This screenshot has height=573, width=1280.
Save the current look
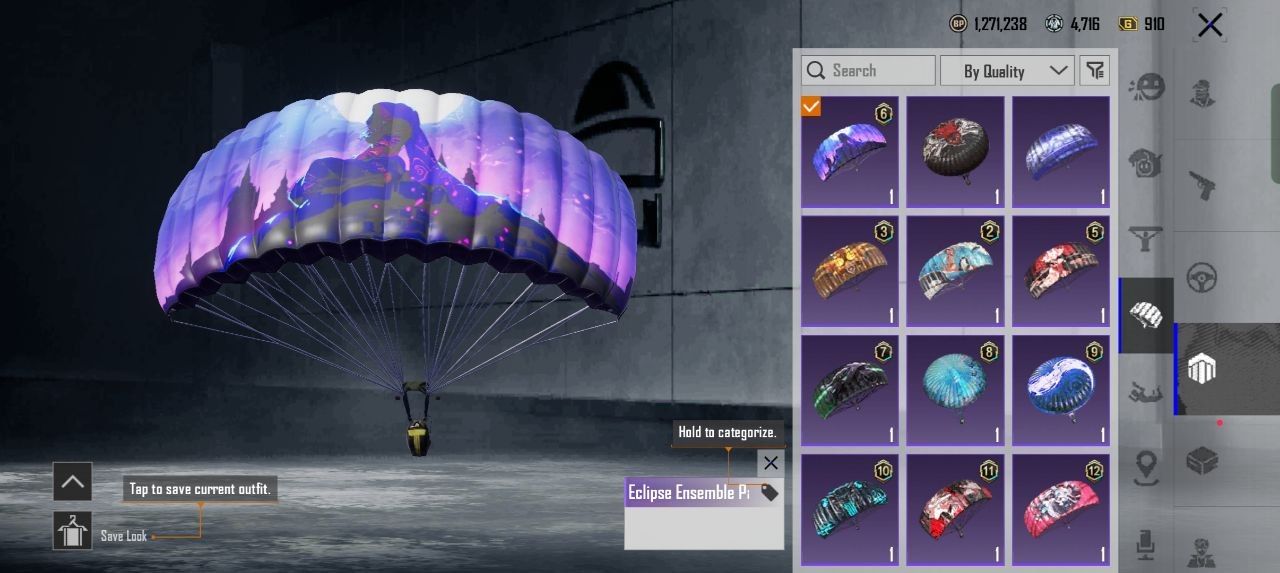pyautogui.click(x=72, y=531)
